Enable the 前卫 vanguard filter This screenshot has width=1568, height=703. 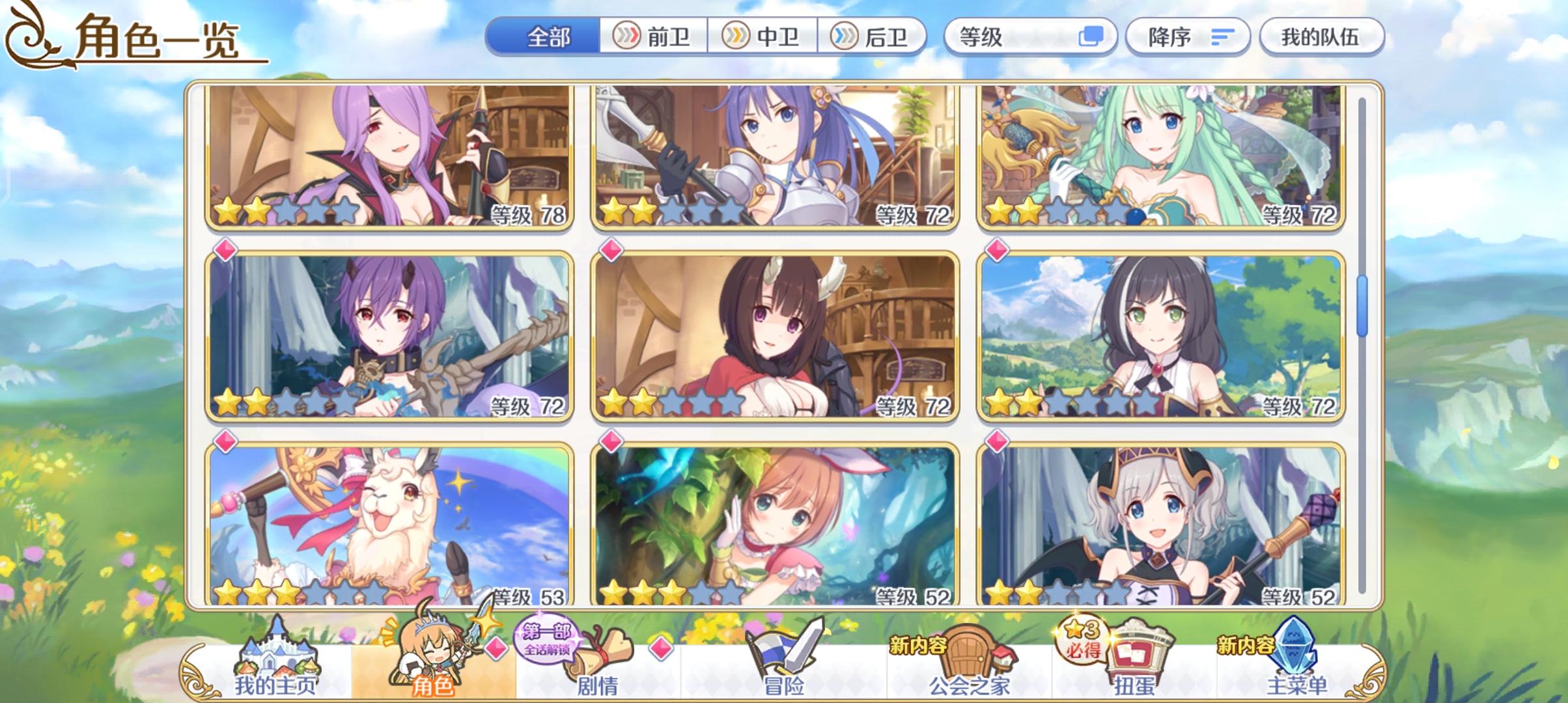click(655, 37)
